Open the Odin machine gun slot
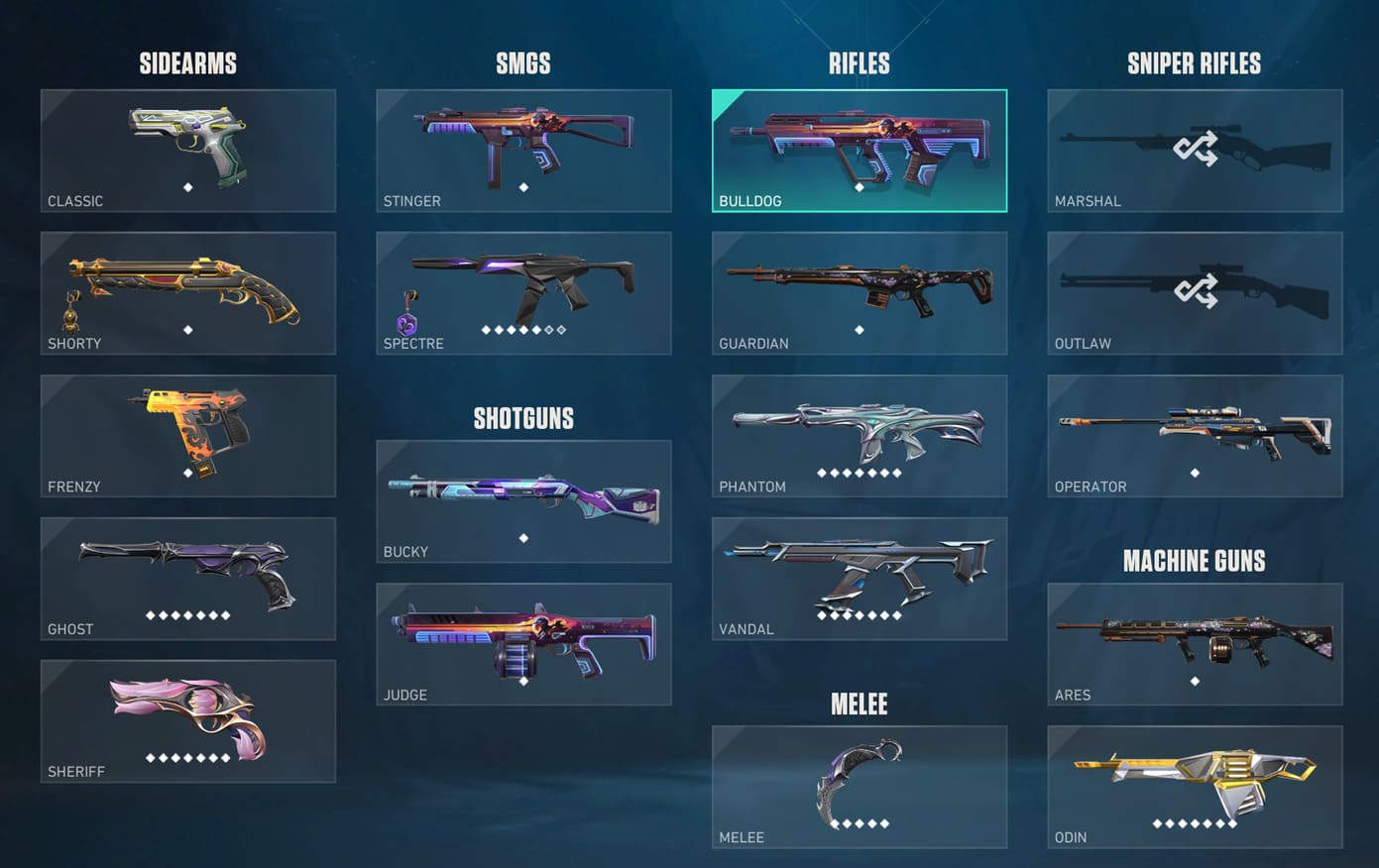Screen dimensions: 1379x868 1195,787
